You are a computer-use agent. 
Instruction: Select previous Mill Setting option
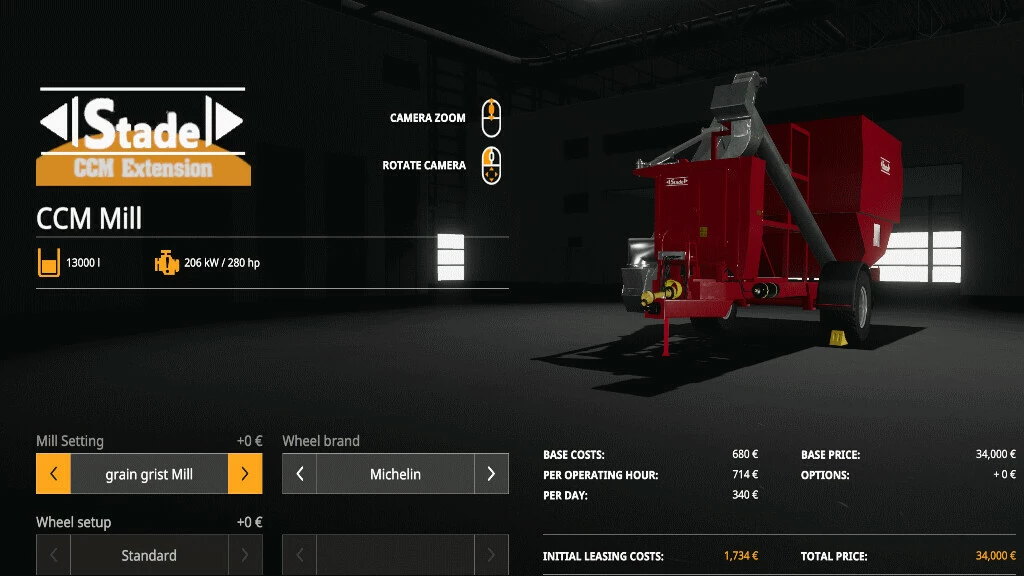click(x=53, y=474)
